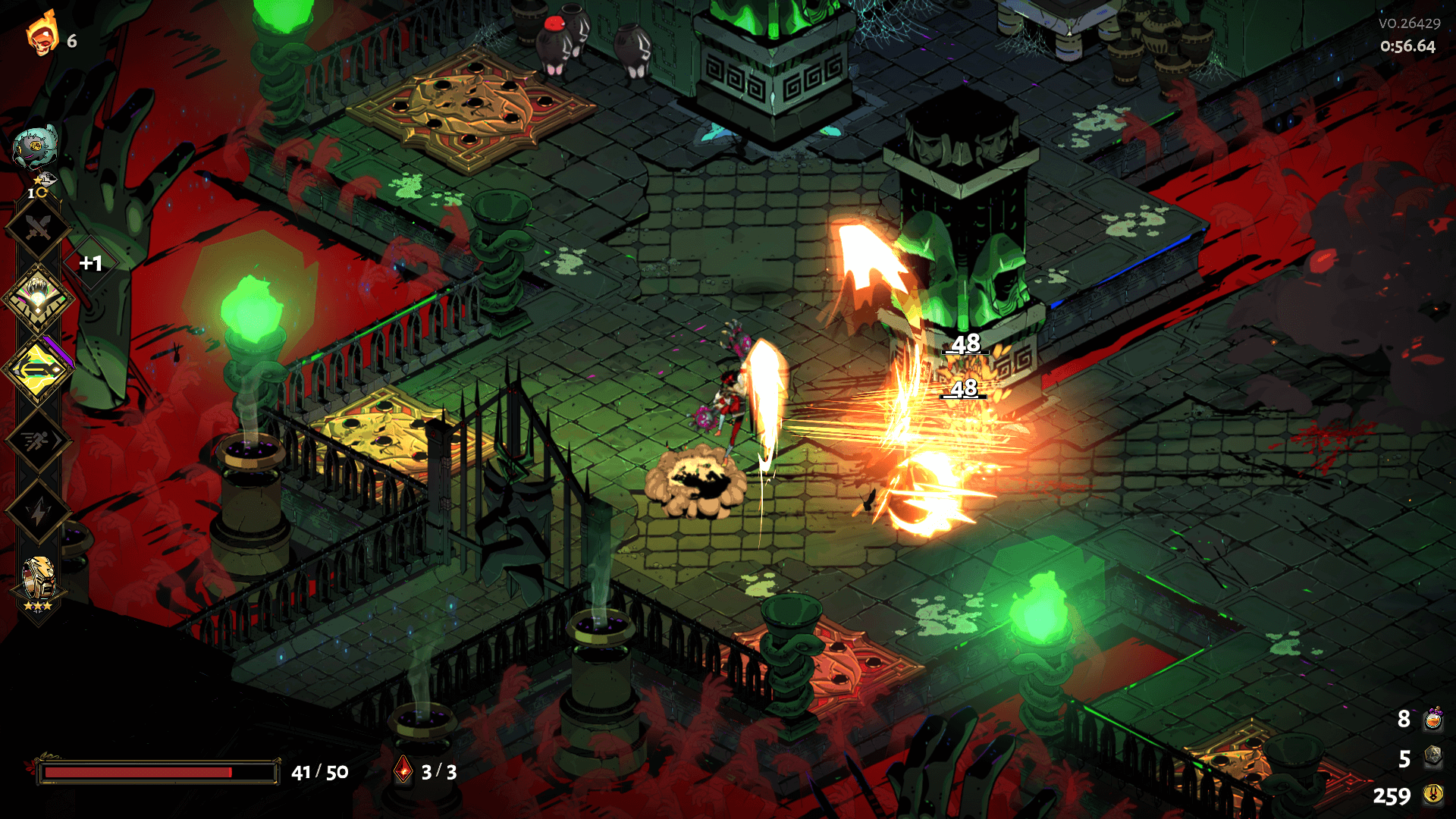Click the running figure dash boon slot
This screenshot has width=1456, height=819.
tap(38, 441)
